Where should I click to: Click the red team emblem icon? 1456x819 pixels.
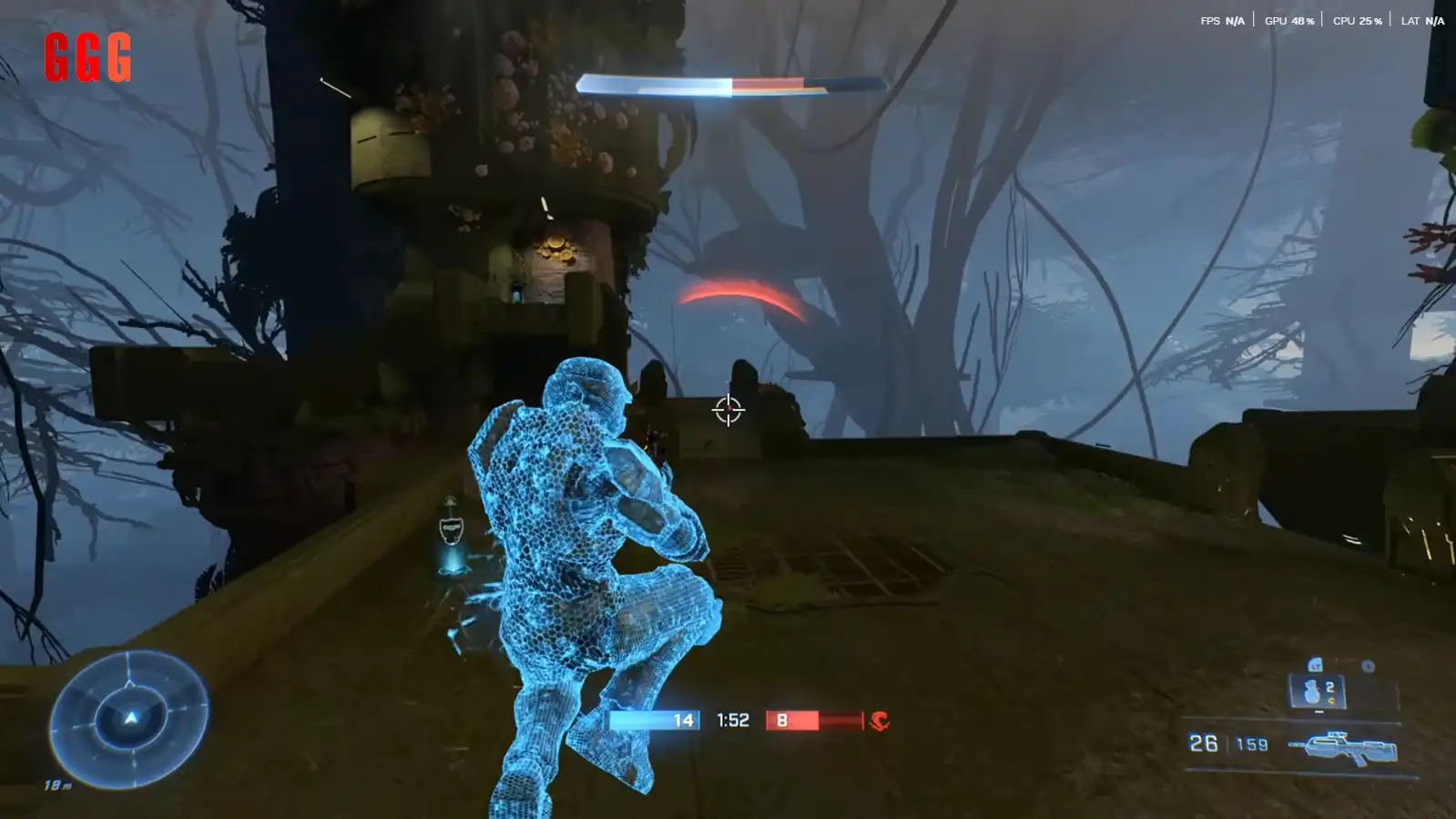879,721
